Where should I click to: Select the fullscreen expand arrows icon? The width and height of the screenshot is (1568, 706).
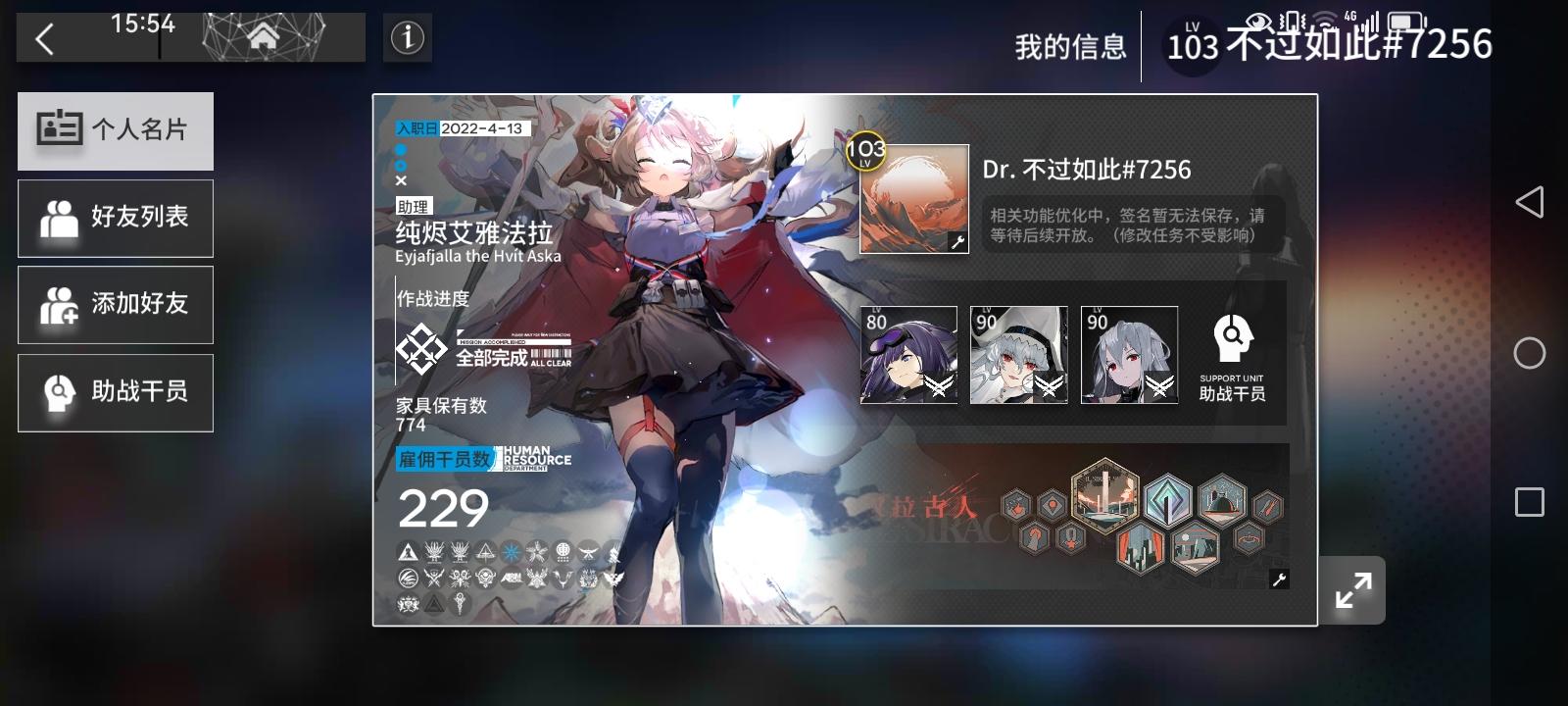[1353, 589]
